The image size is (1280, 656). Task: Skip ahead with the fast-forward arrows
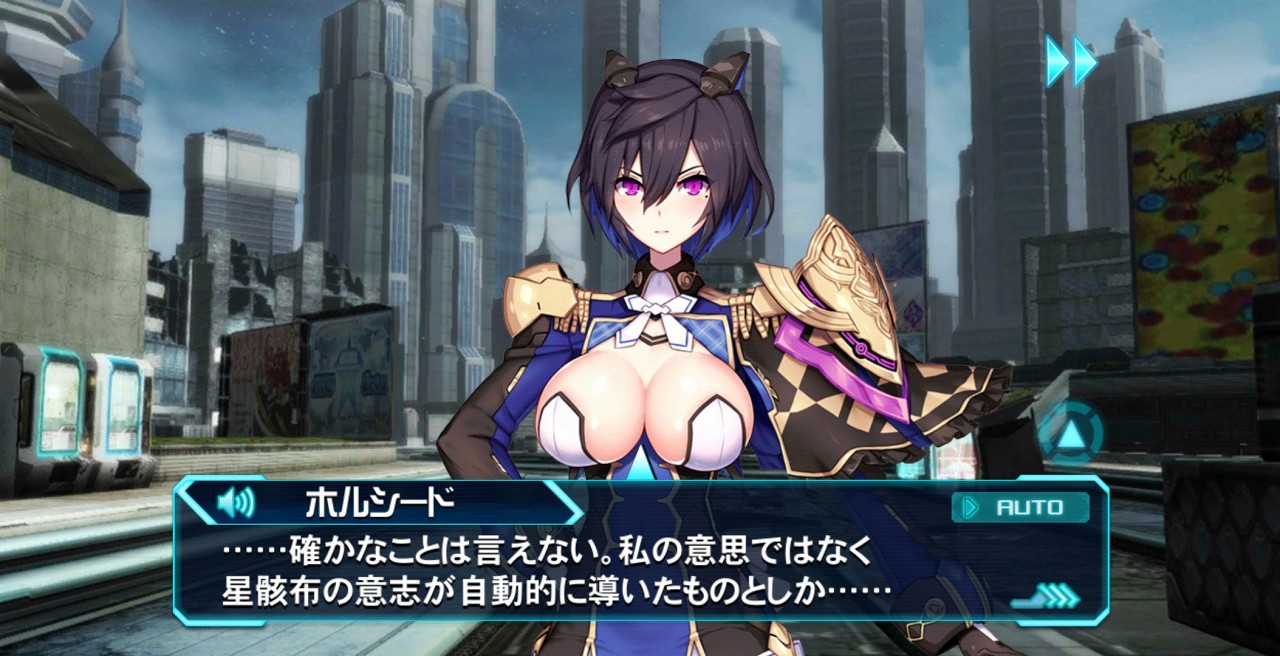(1071, 62)
